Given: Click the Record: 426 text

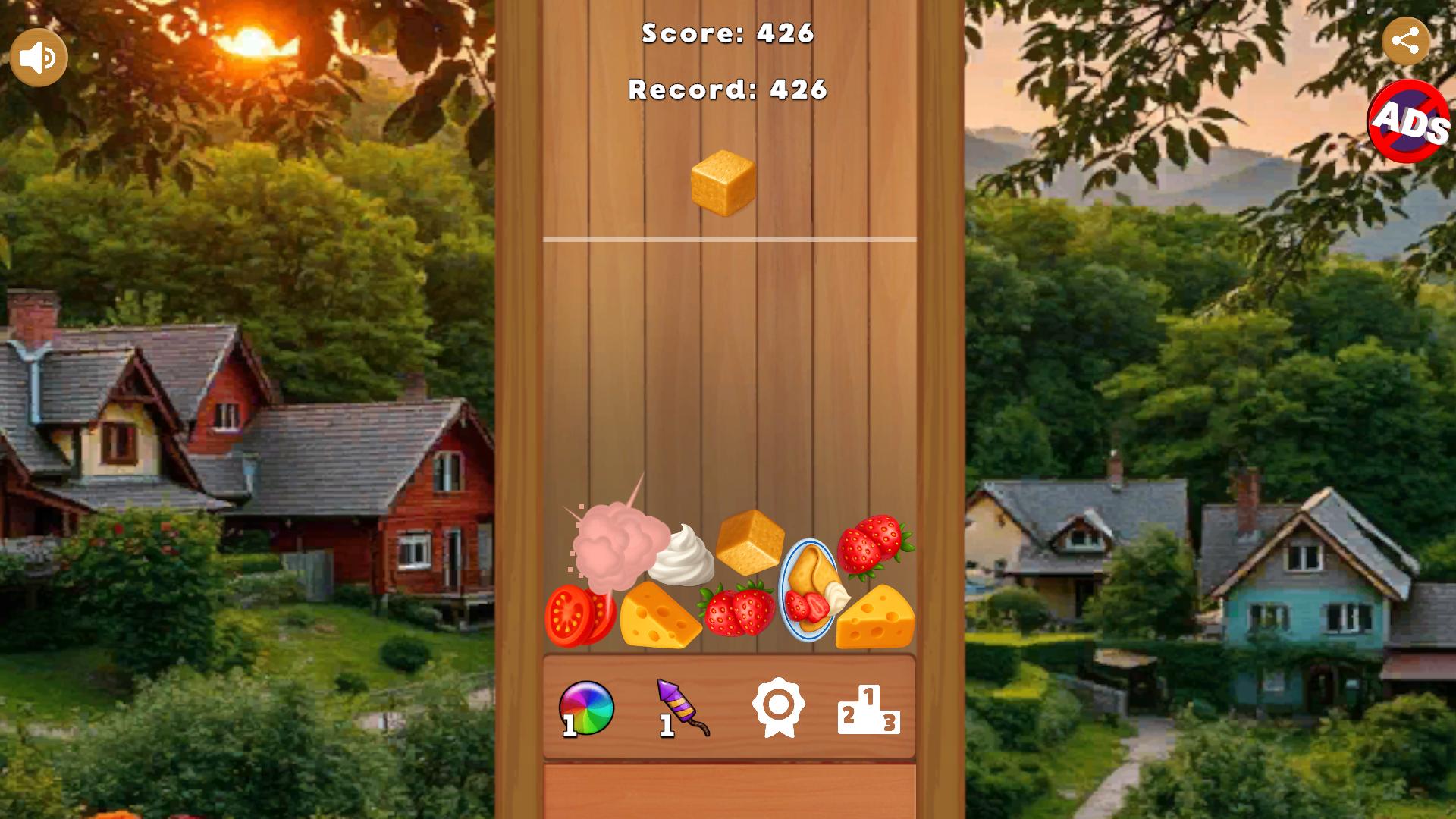Looking at the screenshot, I should click(726, 89).
